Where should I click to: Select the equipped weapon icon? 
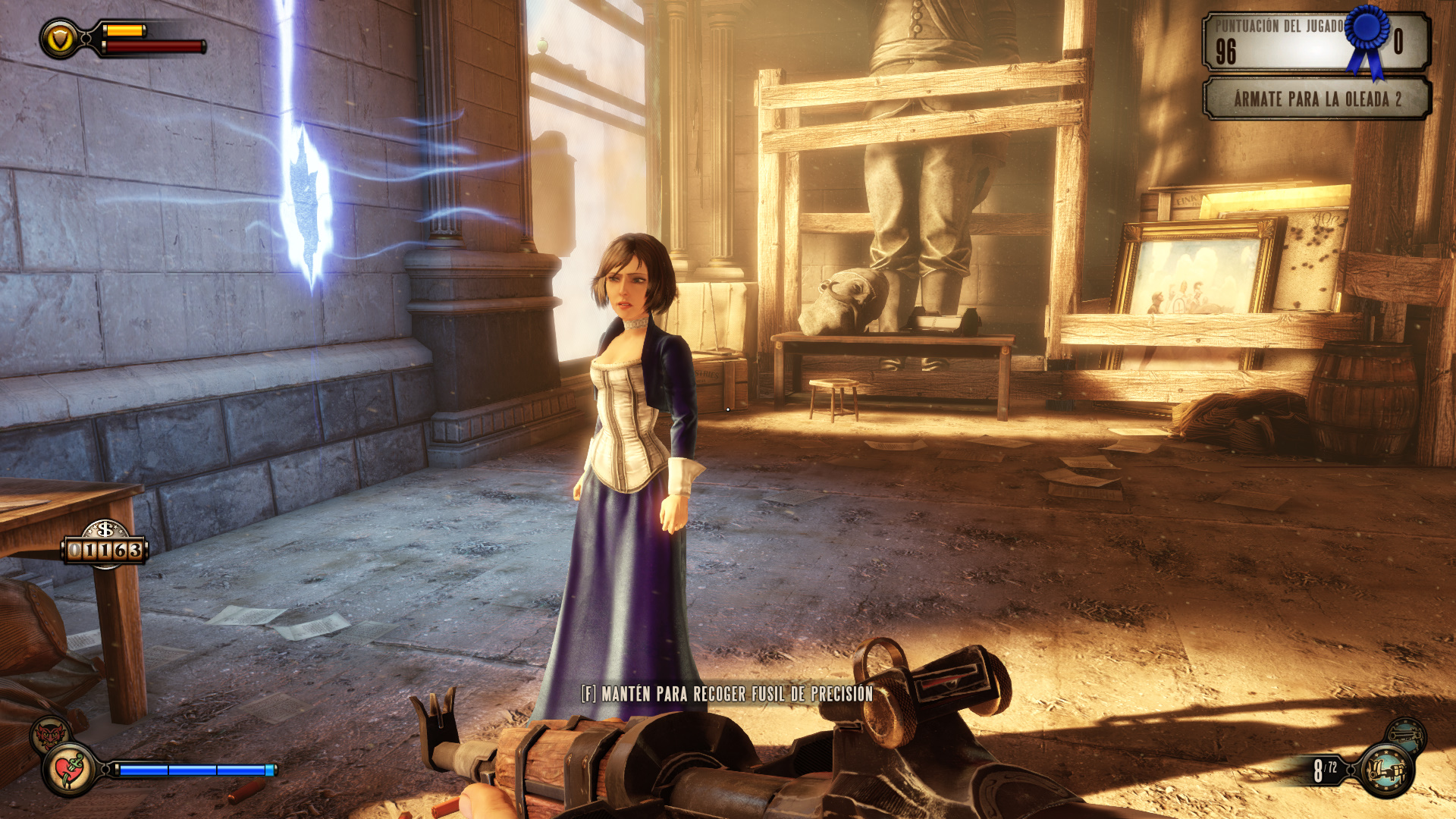click(x=1385, y=770)
